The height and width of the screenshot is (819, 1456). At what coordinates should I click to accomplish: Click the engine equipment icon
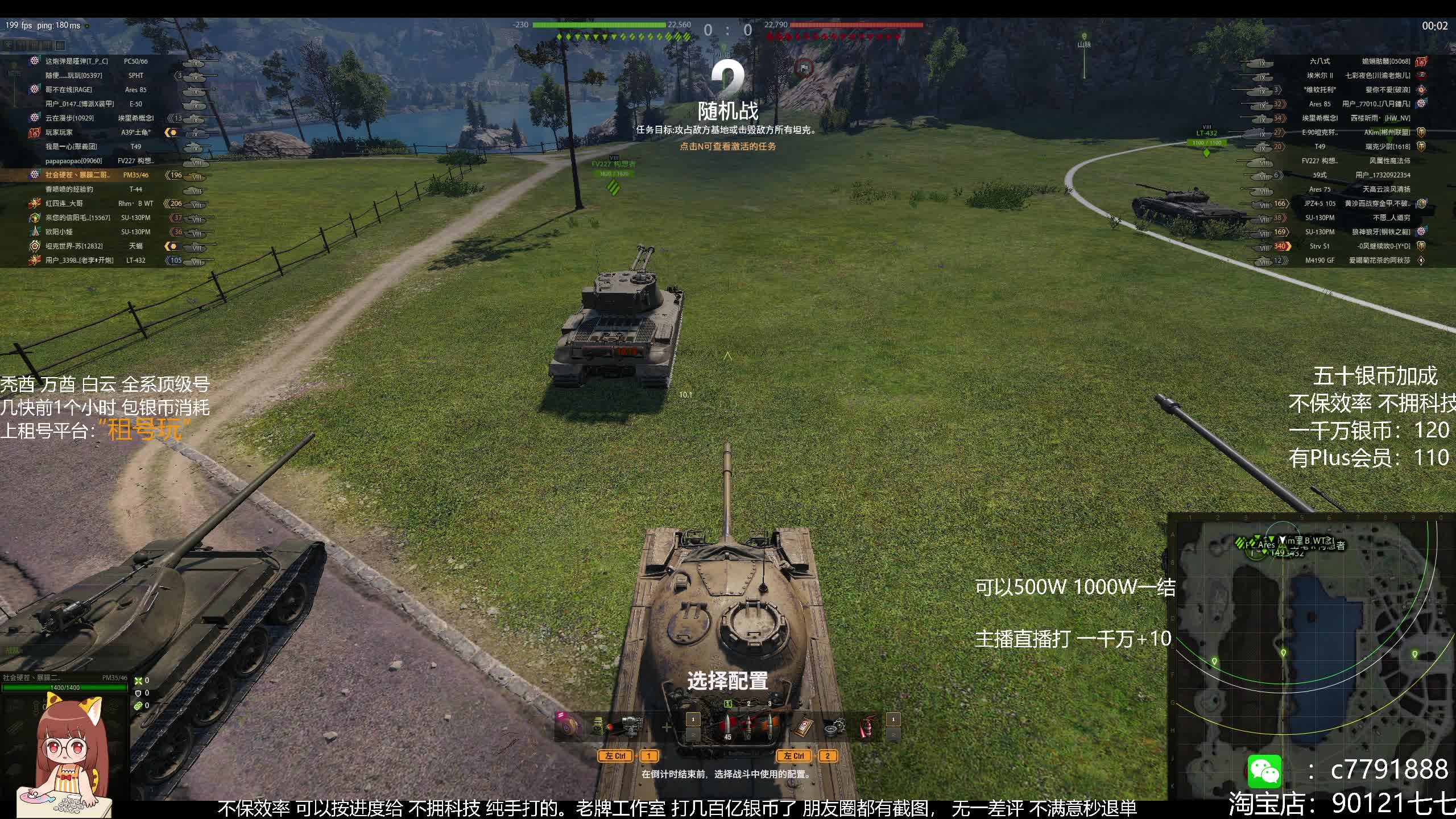(x=631, y=726)
